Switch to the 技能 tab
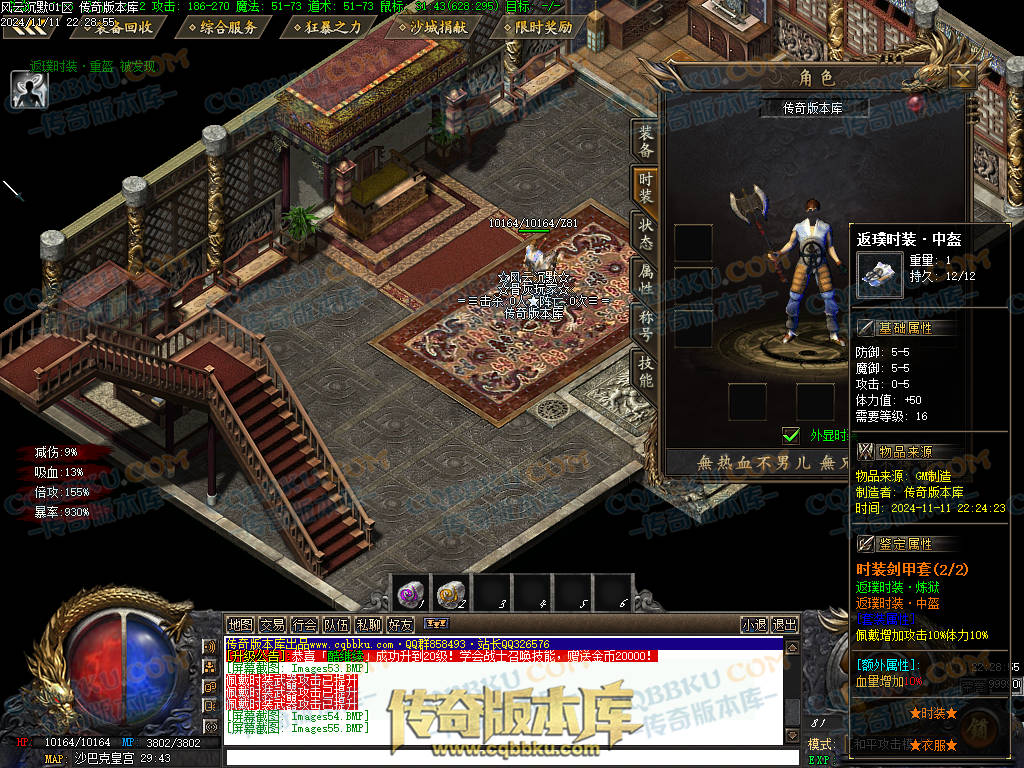The image size is (1024, 768). (646, 372)
